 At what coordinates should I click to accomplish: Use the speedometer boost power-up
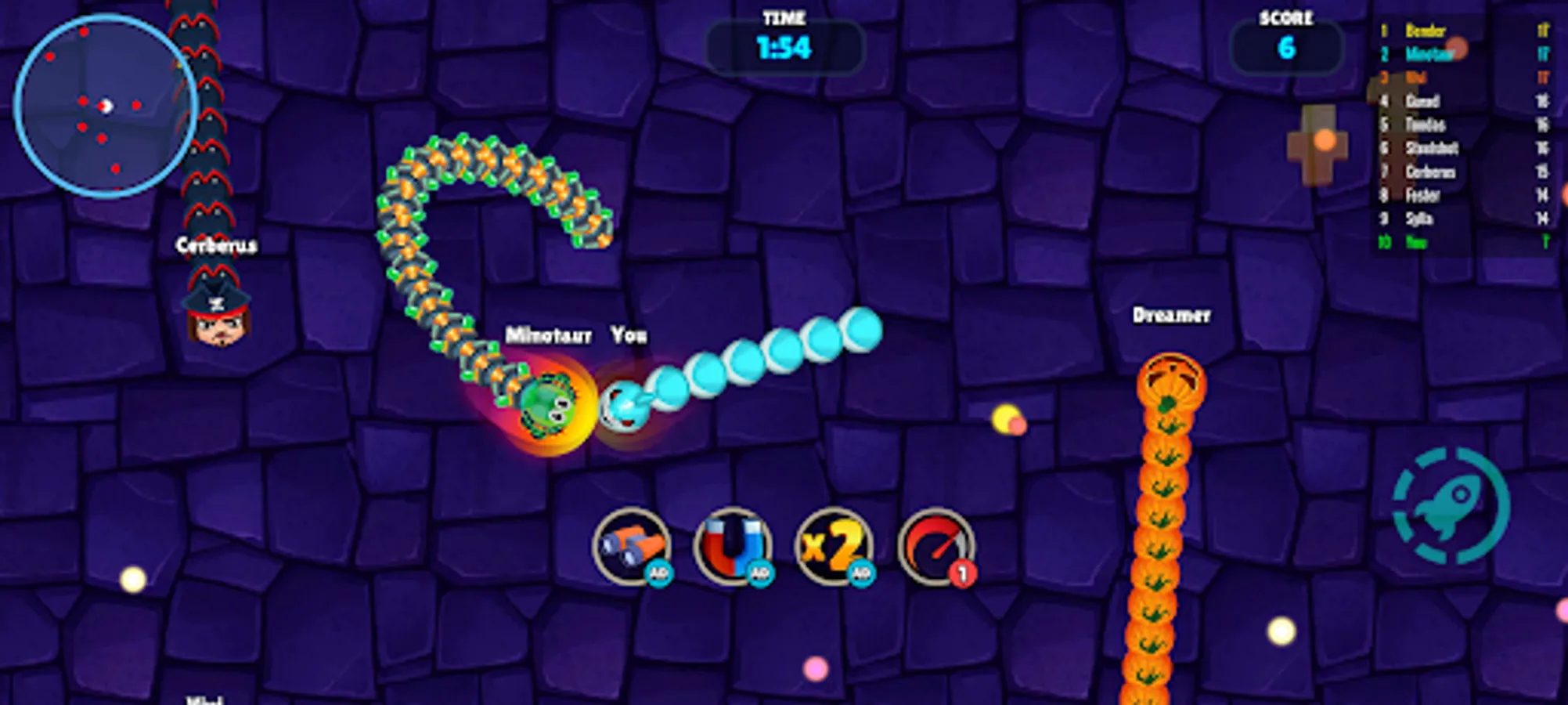(x=936, y=548)
